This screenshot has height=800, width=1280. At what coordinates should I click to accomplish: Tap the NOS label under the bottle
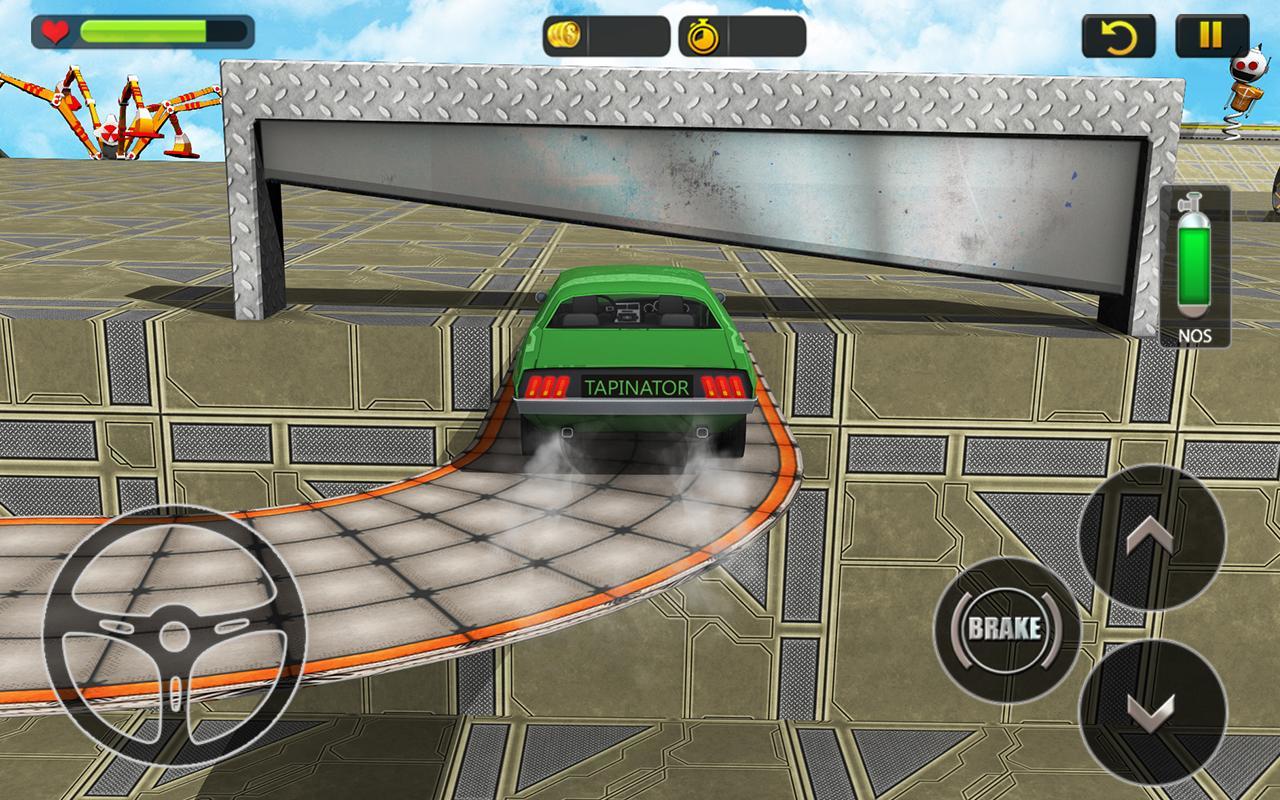pyautogui.click(x=1196, y=336)
